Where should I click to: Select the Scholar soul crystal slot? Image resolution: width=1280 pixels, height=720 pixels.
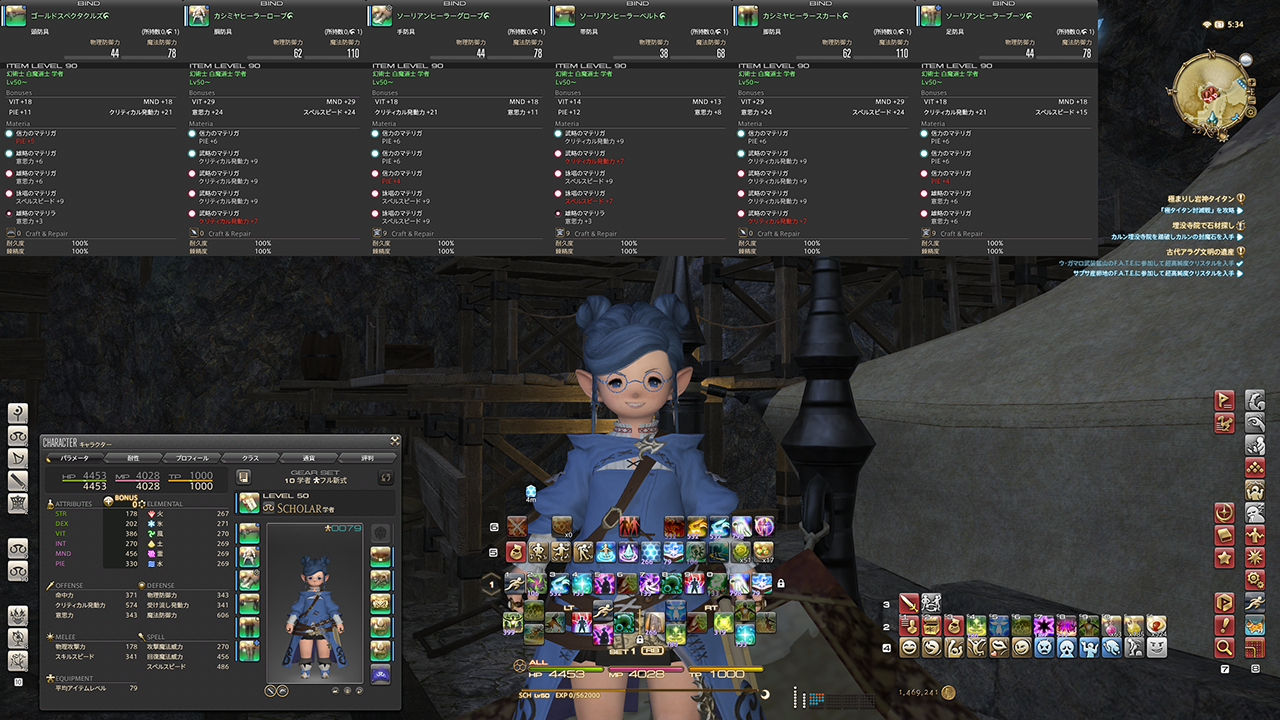click(x=380, y=673)
